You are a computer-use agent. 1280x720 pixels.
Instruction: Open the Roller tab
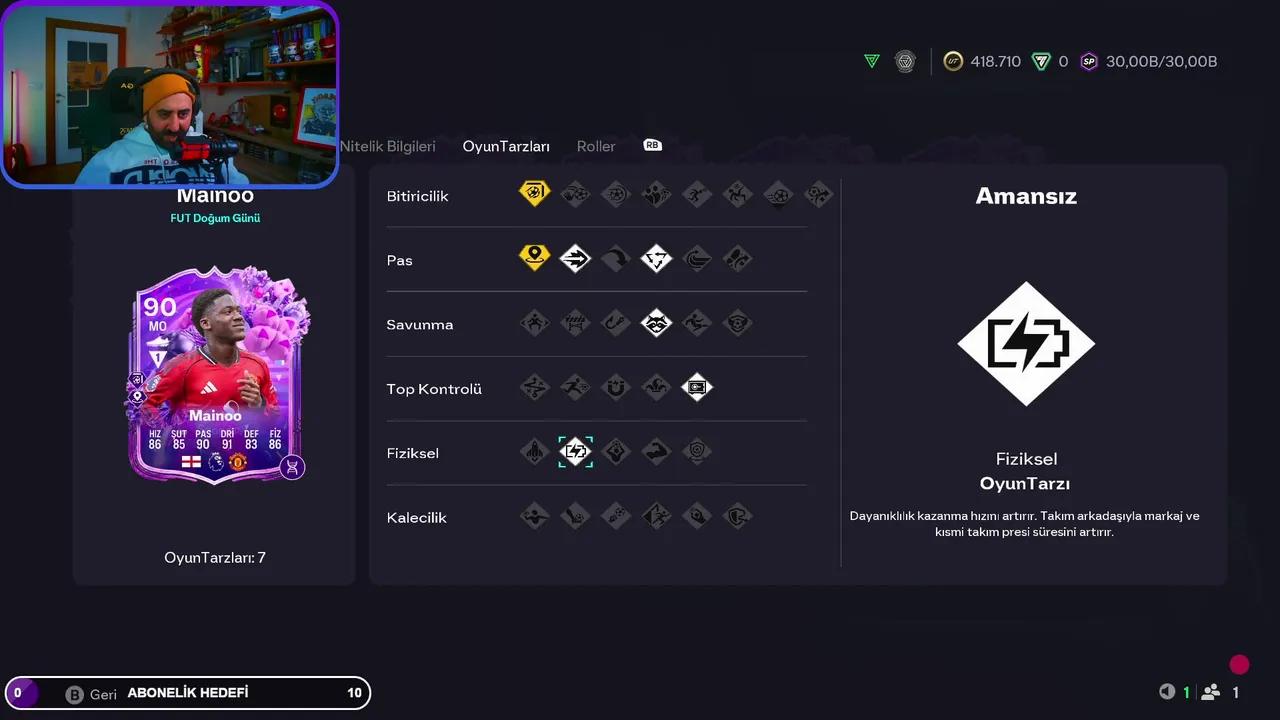click(x=595, y=146)
